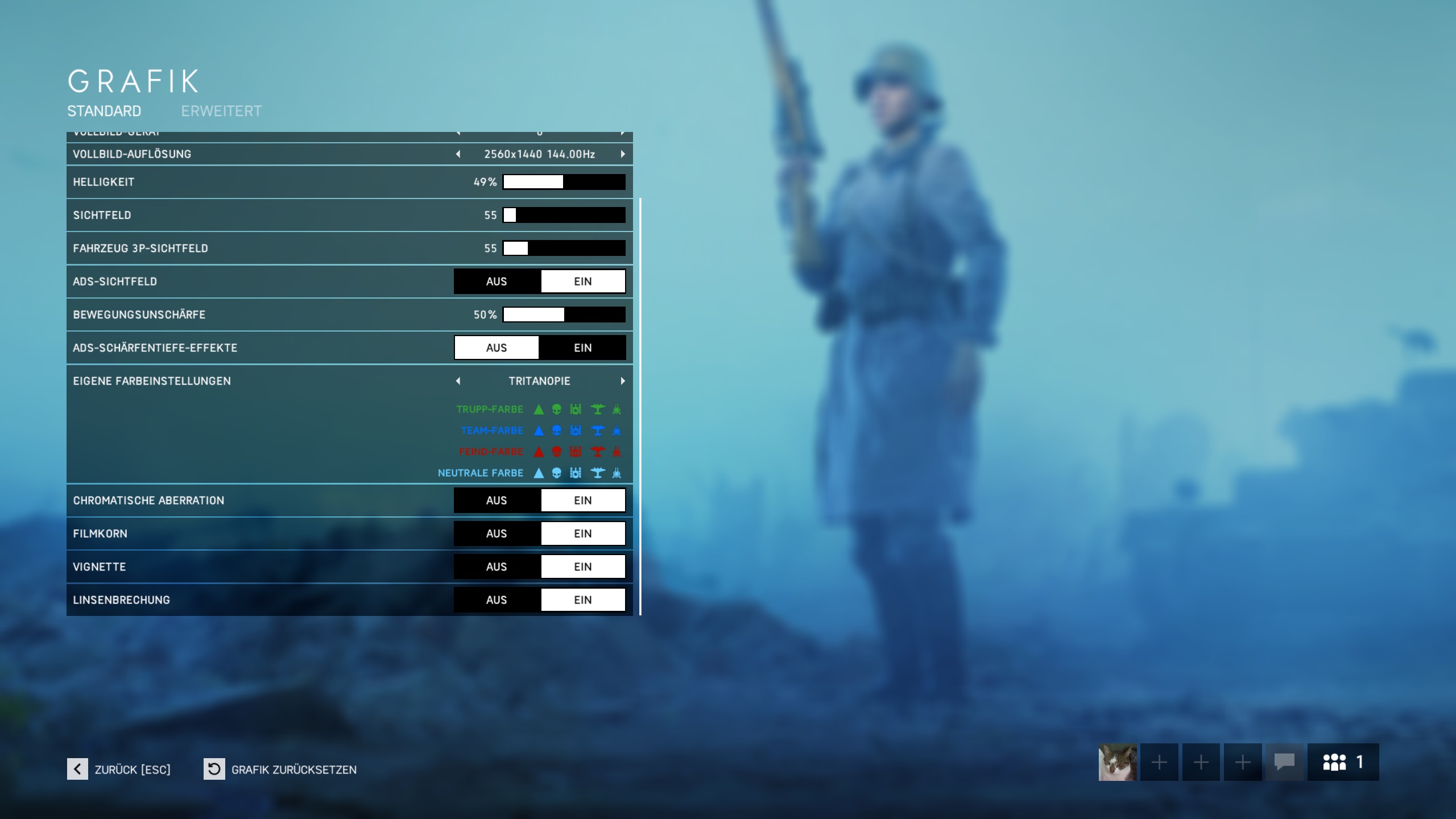This screenshot has width=1456, height=819.
Task: Select the blue tank icon in Team-Farbe row
Action: [x=576, y=431]
